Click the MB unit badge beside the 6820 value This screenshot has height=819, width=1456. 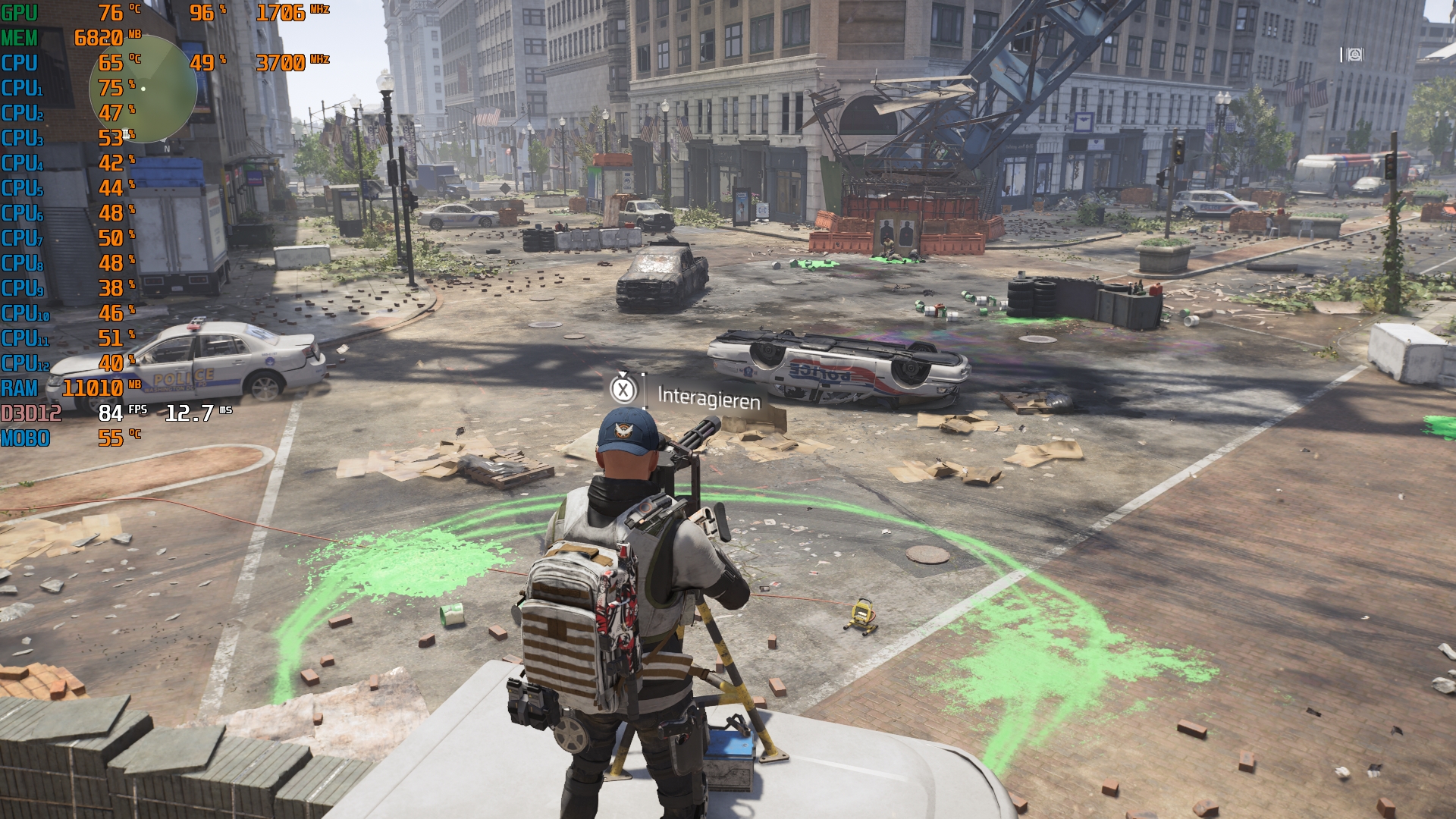(136, 34)
